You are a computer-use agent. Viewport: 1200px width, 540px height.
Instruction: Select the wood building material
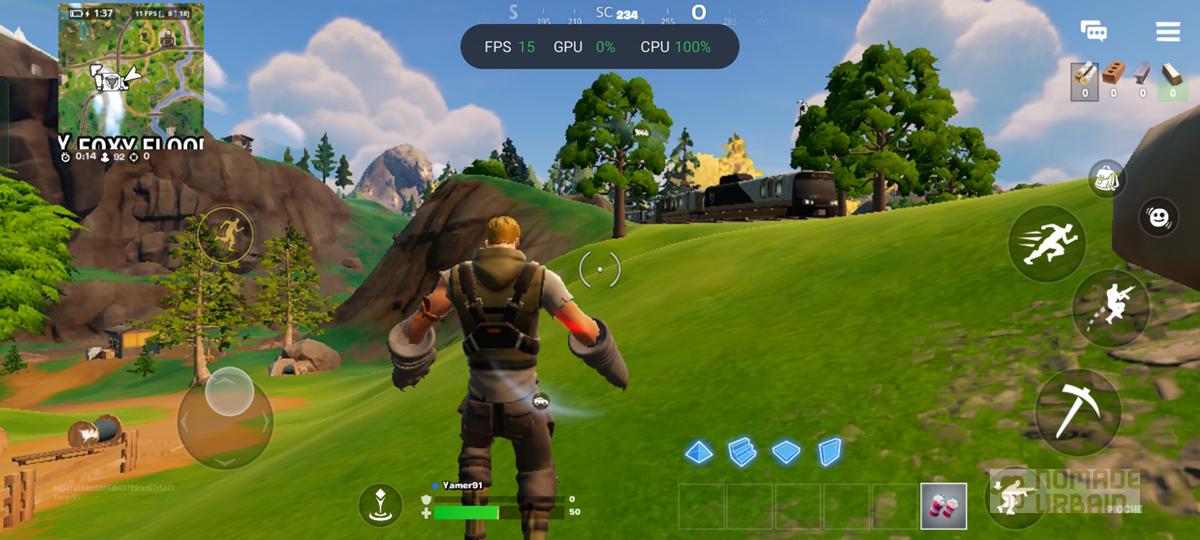pyautogui.click(x=1086, y=76)
